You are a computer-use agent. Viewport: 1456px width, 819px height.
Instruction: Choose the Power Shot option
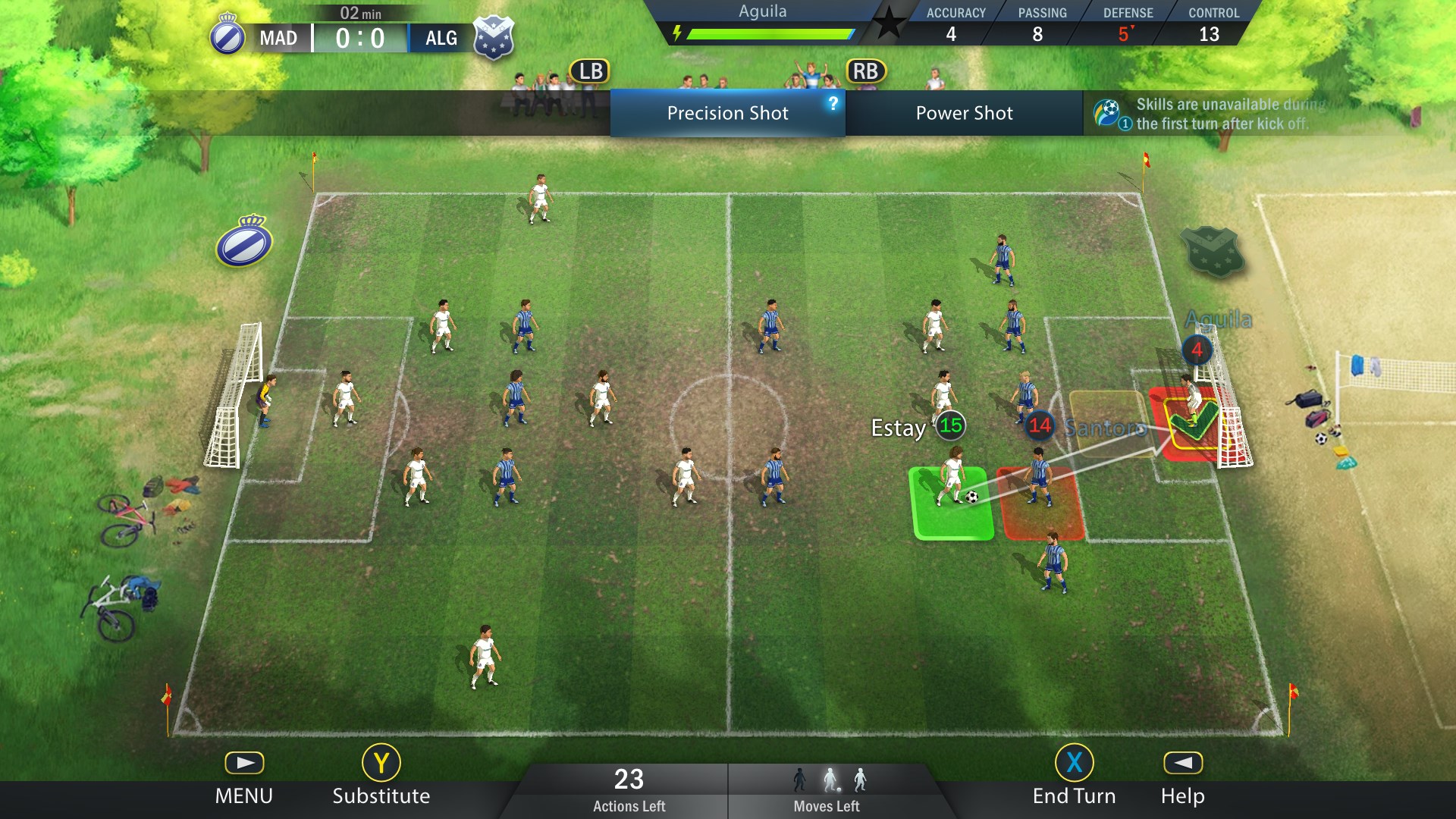(963, 114)
